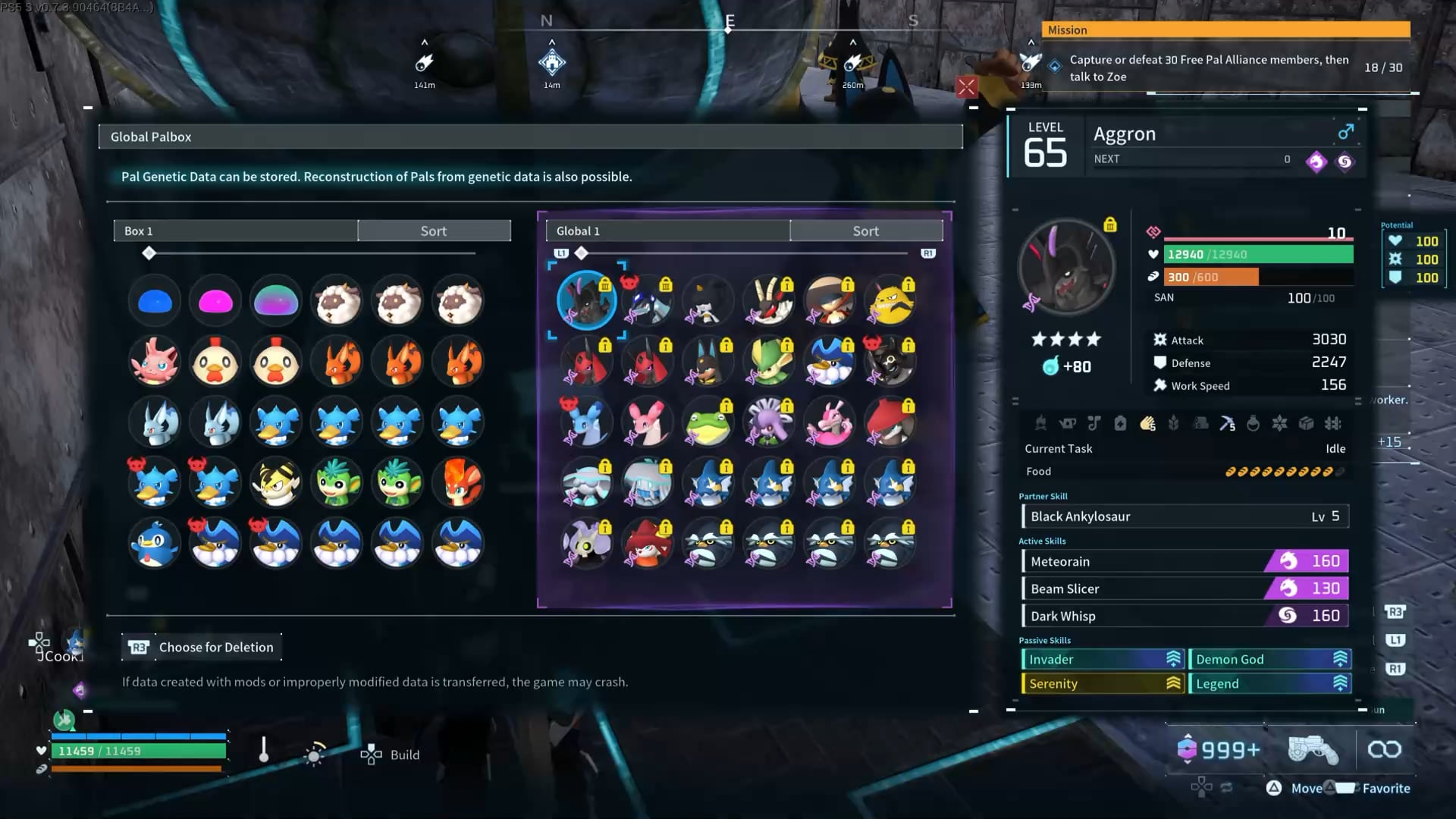
Task: Select the magenta slime Pal slot
Action: click(215, 302)
